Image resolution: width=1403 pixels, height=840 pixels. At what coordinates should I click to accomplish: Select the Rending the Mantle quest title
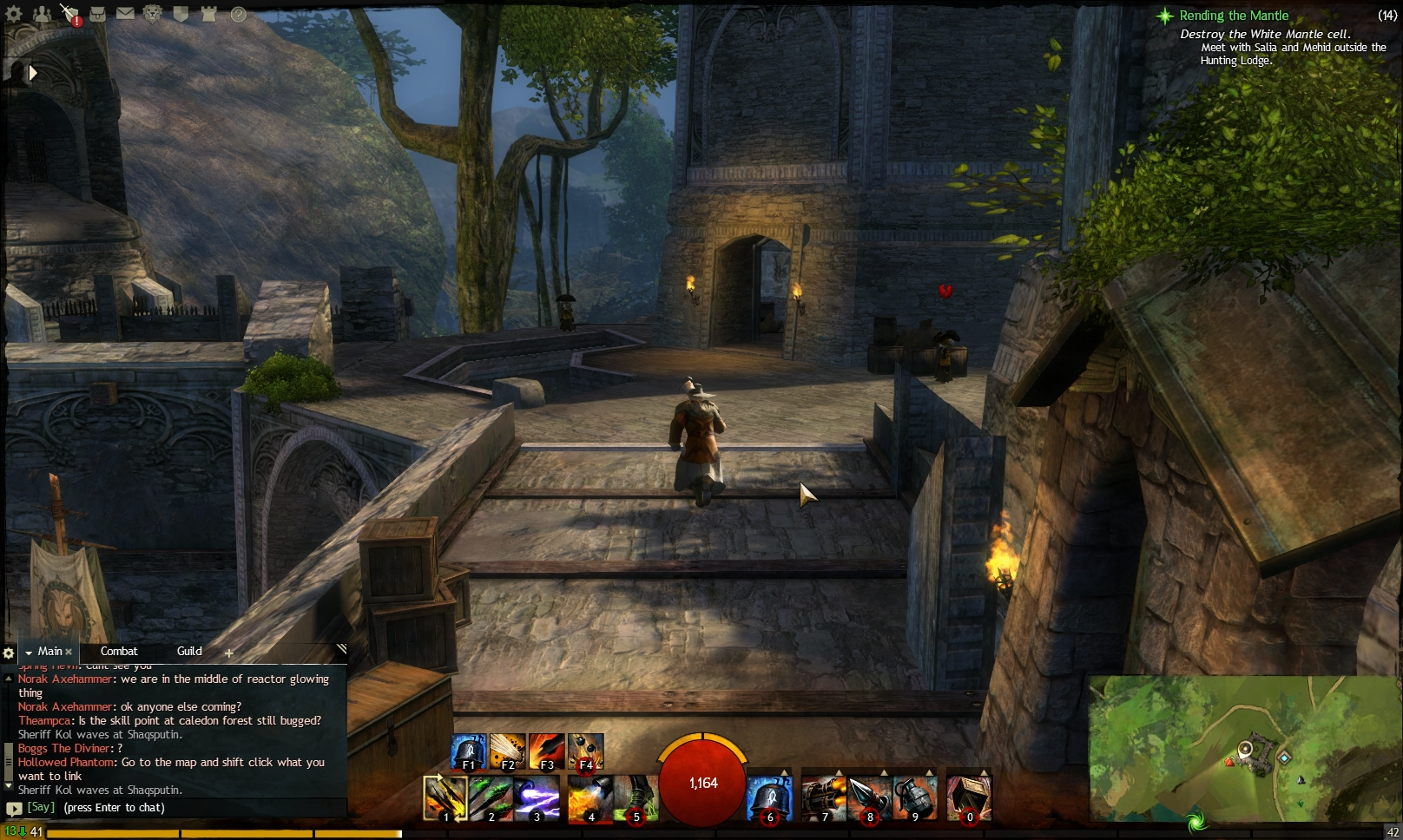(x=1232, y=16)
